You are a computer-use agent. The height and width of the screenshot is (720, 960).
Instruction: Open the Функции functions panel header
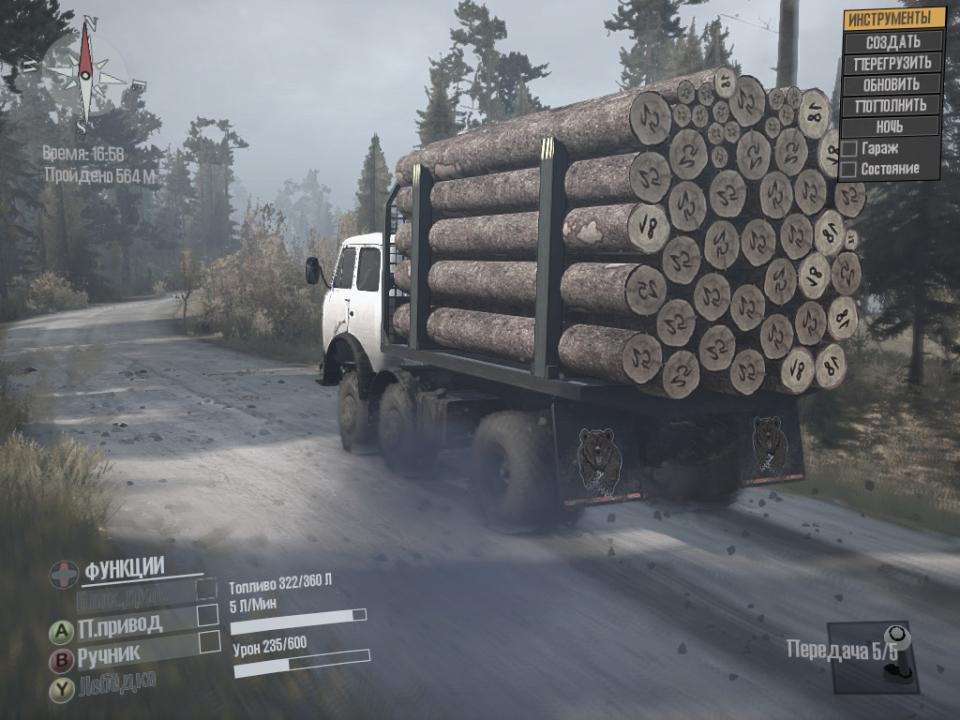pyautogui.click(x=123, y=570)
